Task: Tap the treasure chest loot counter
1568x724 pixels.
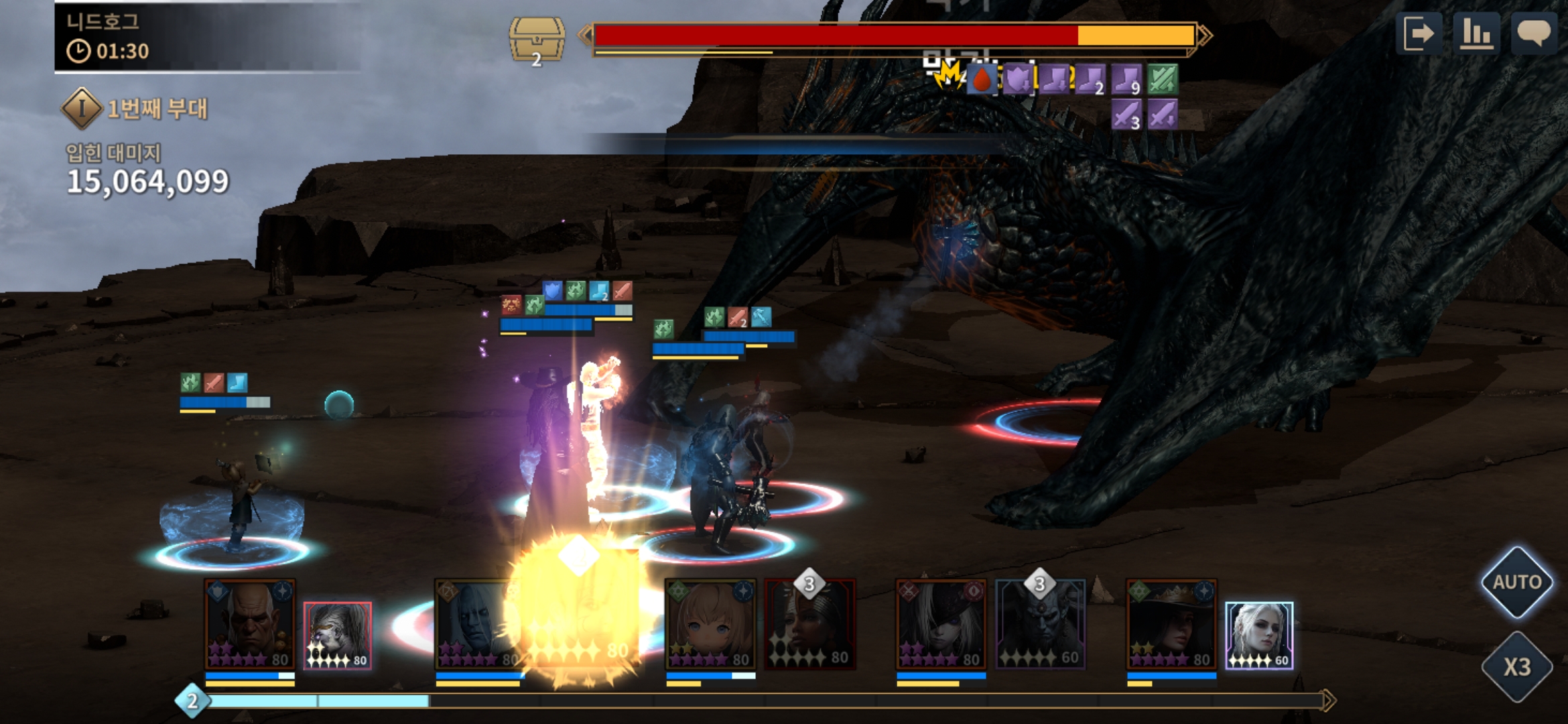Action: (x=536, y=40)
